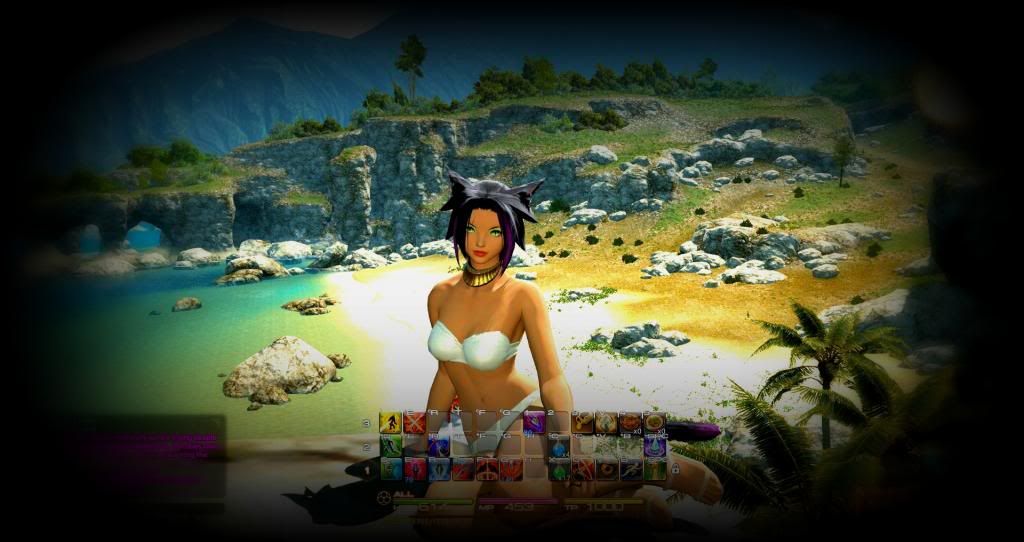Use the purple swirl skill icon
The height and width of the screenshot is (542, 1024).
click(534, 422)
